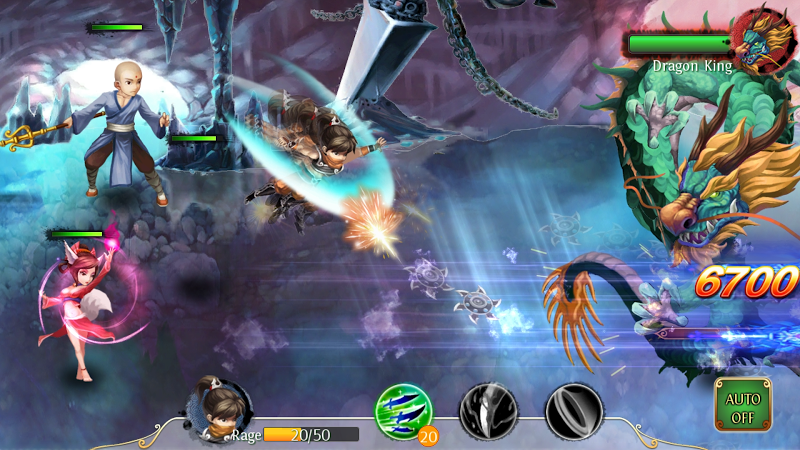Trigger the greyed-out crescent slash skill
The width and height of the screenshot is (800, 450).
[x=574, y=411]
